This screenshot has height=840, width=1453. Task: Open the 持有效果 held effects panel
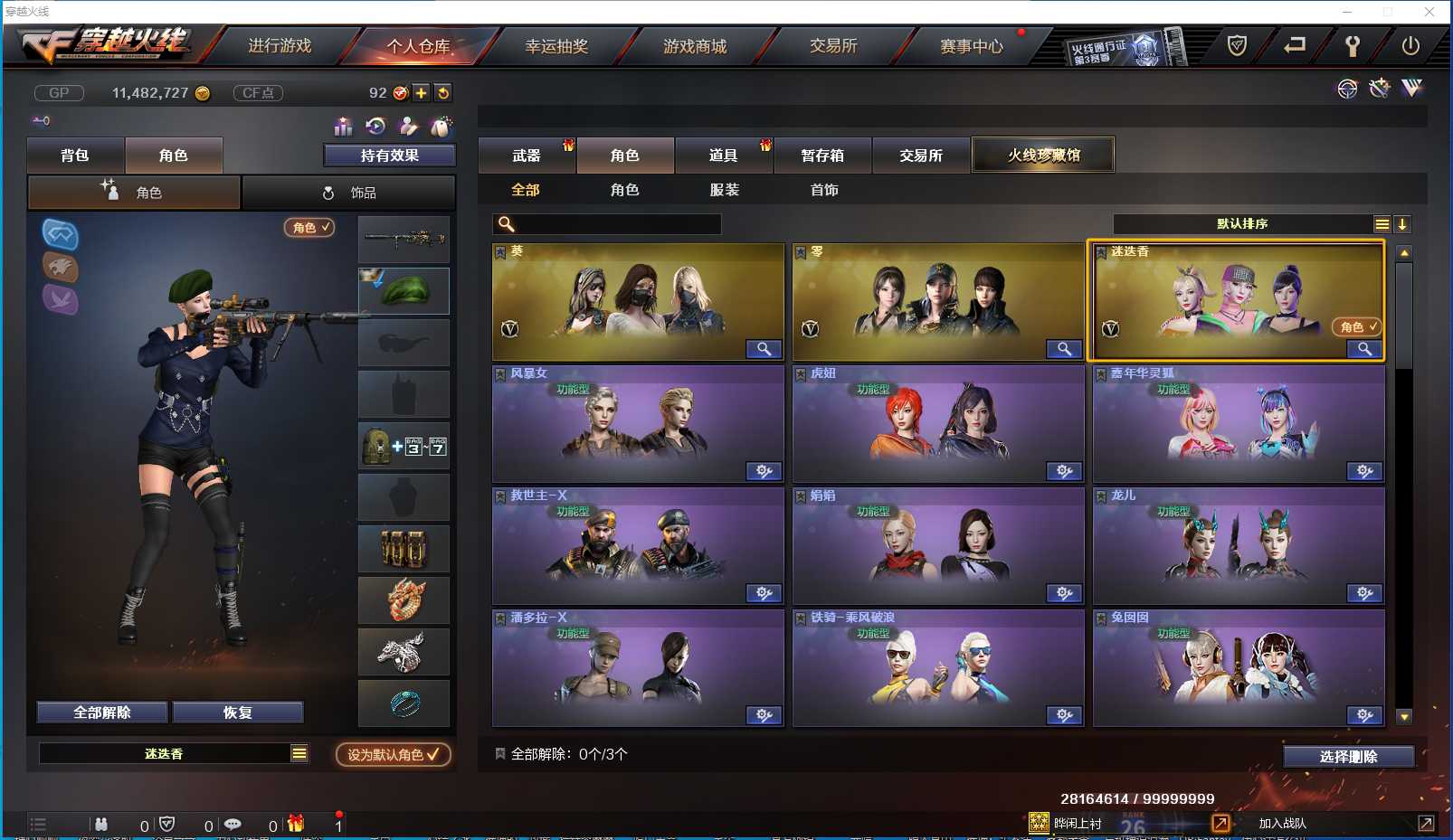(x=389, y=155)
